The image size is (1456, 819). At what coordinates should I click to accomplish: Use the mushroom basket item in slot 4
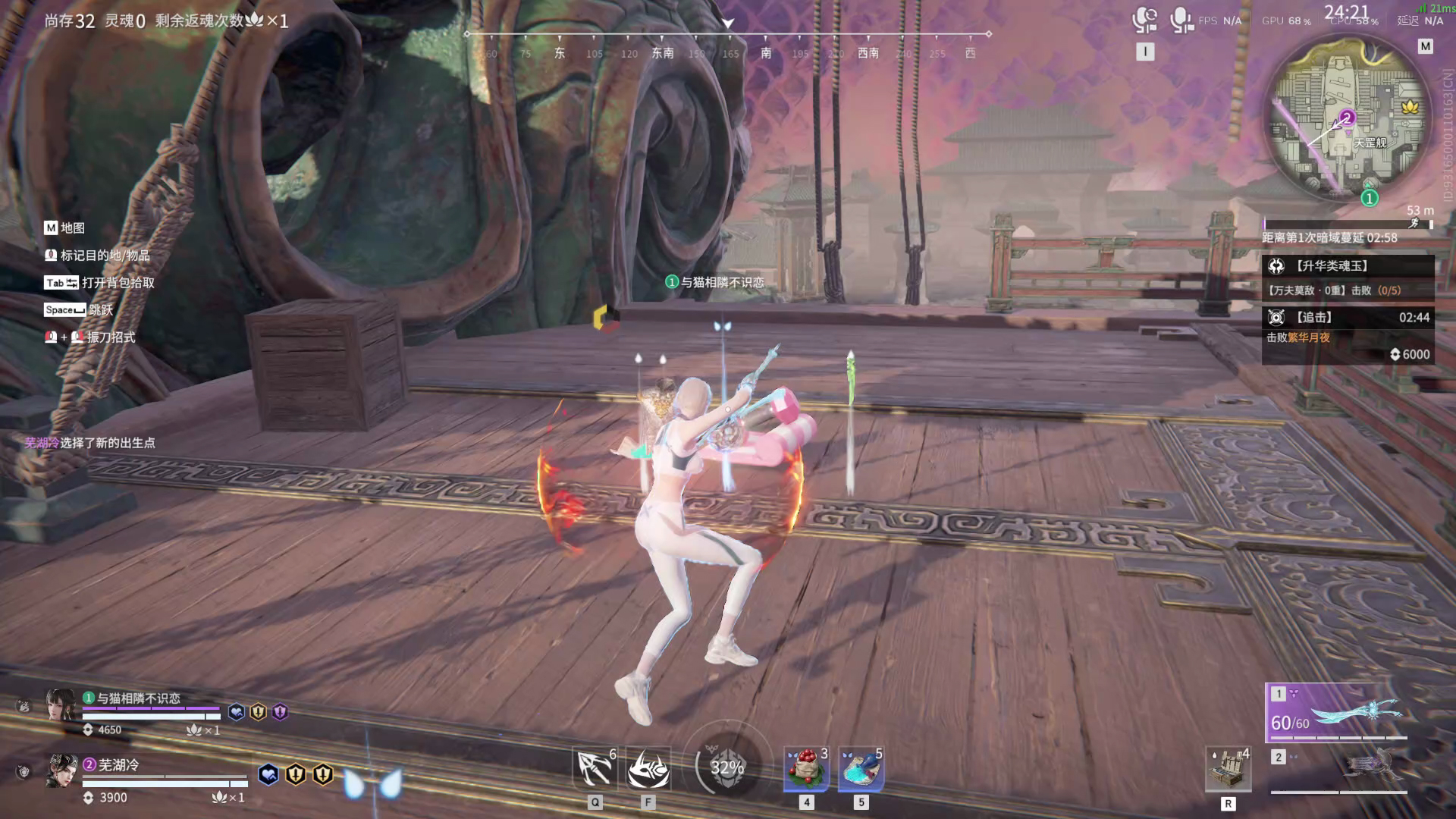(x=806, y=768)
